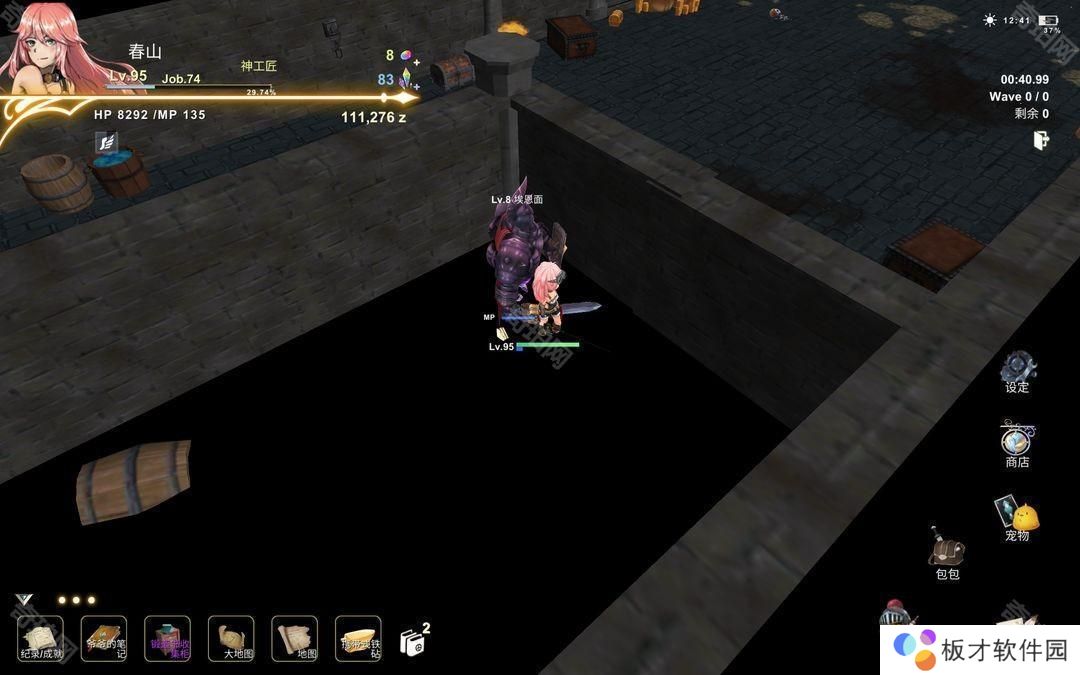Open the 大地图 world map

pos(231,638)
